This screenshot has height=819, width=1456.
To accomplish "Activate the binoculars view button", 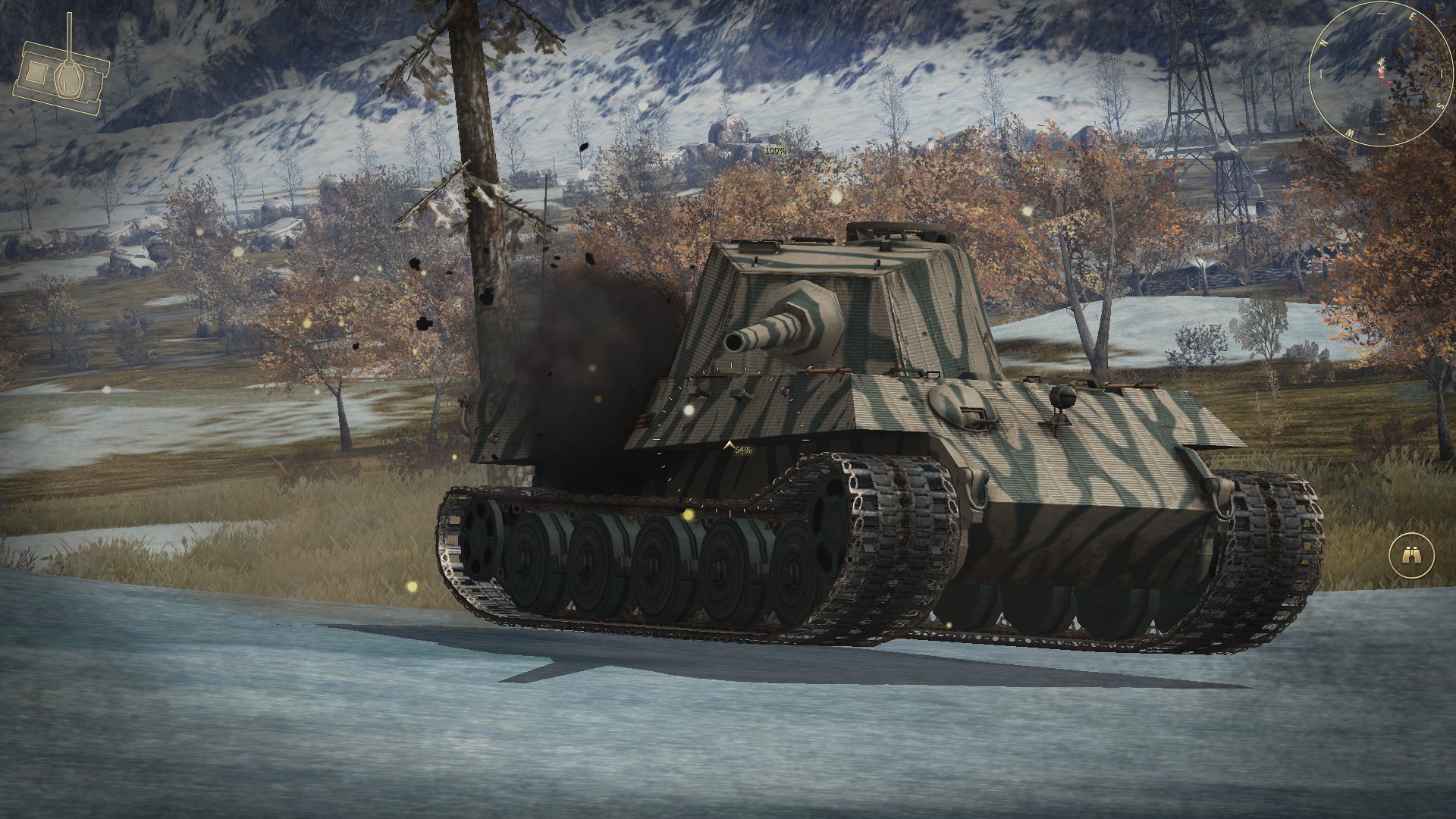I will [1411, 556].
